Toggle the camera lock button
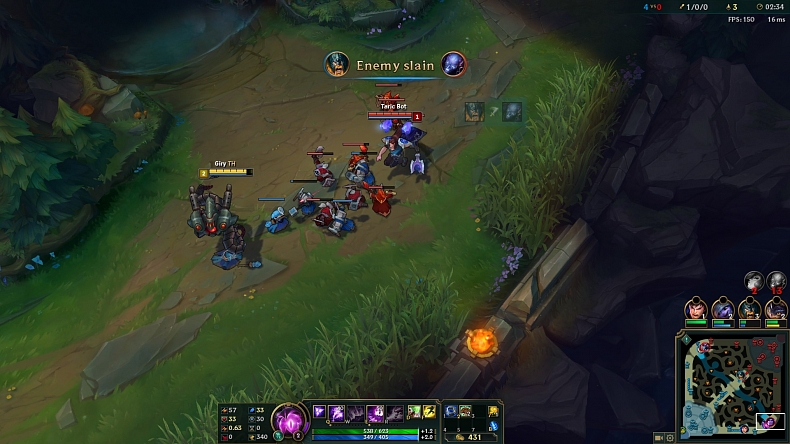This screenshot has width=790, height=444. point(658,437)
